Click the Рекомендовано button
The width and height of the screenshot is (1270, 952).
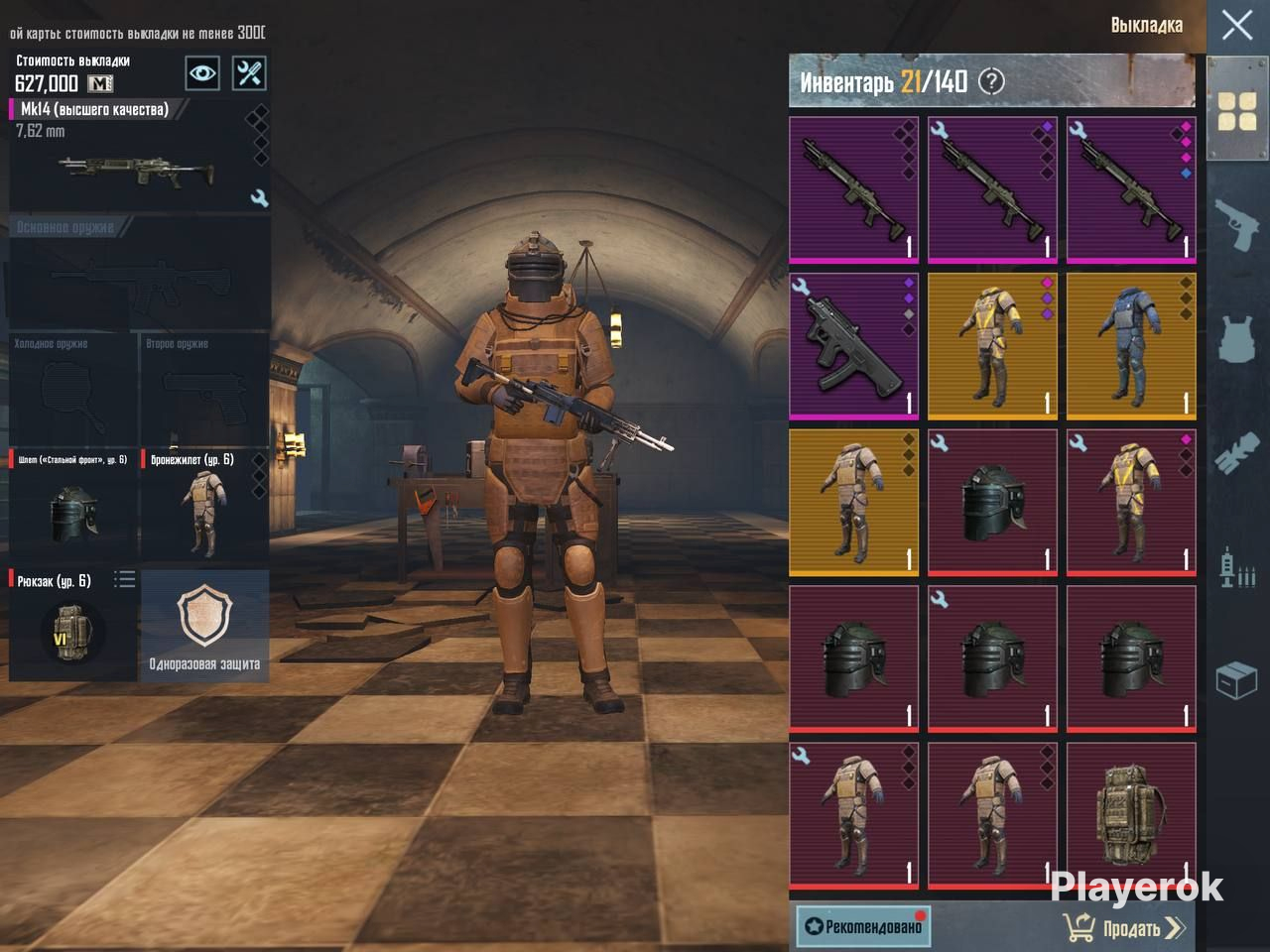863,926
